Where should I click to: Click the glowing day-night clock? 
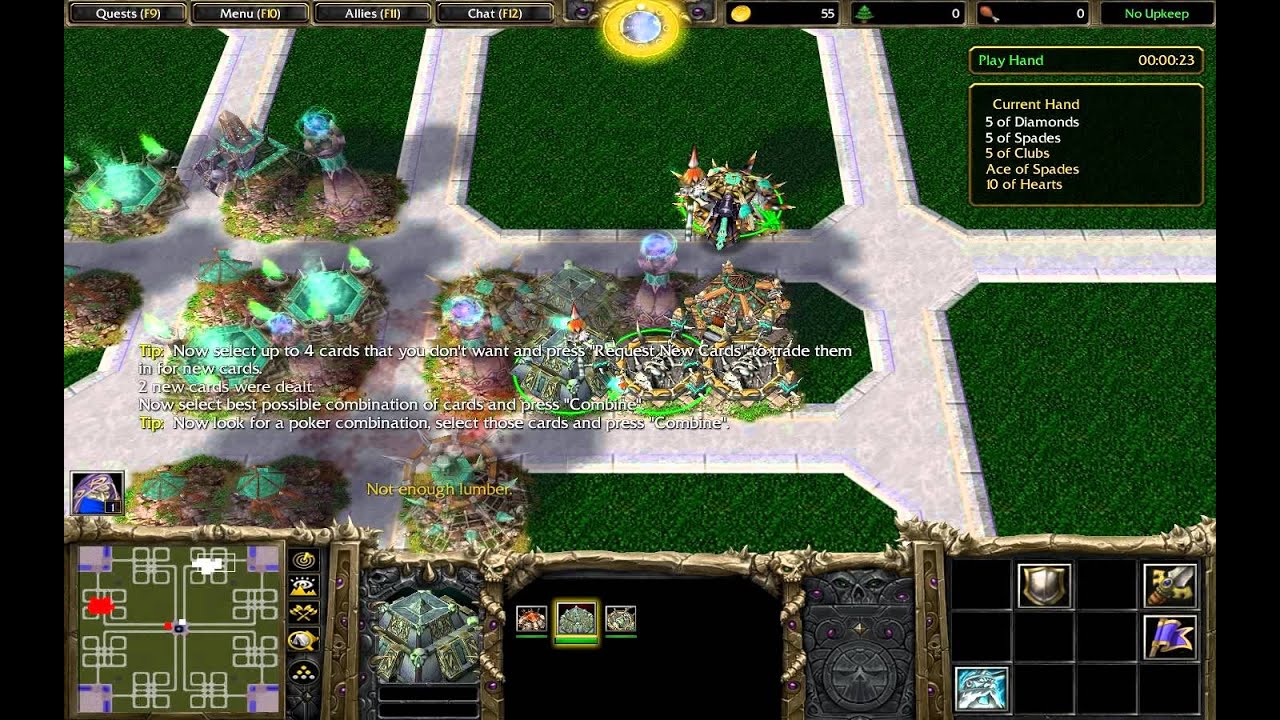pyautogui.click(x=641, y=26)
